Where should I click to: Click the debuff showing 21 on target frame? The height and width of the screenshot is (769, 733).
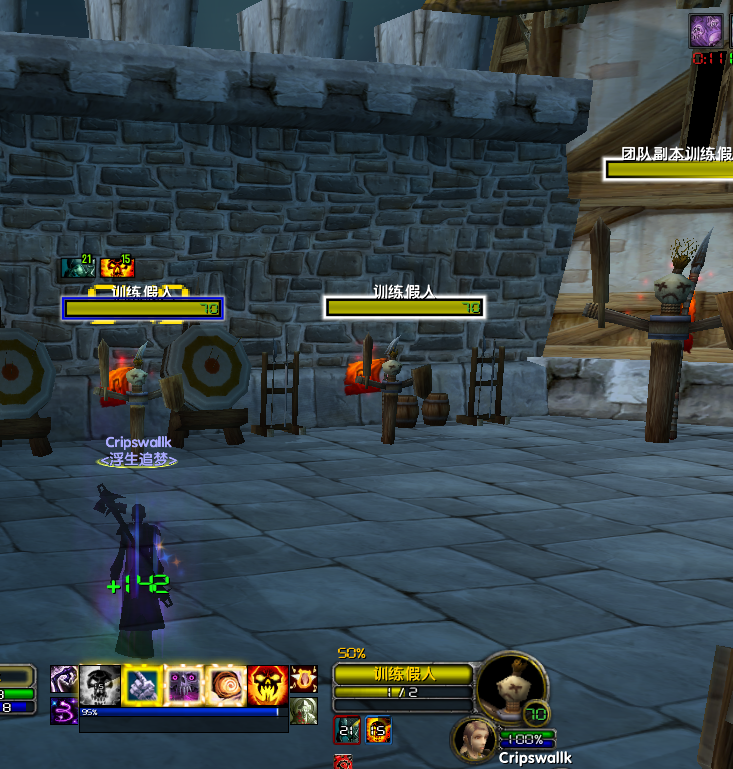coord(348,731)
